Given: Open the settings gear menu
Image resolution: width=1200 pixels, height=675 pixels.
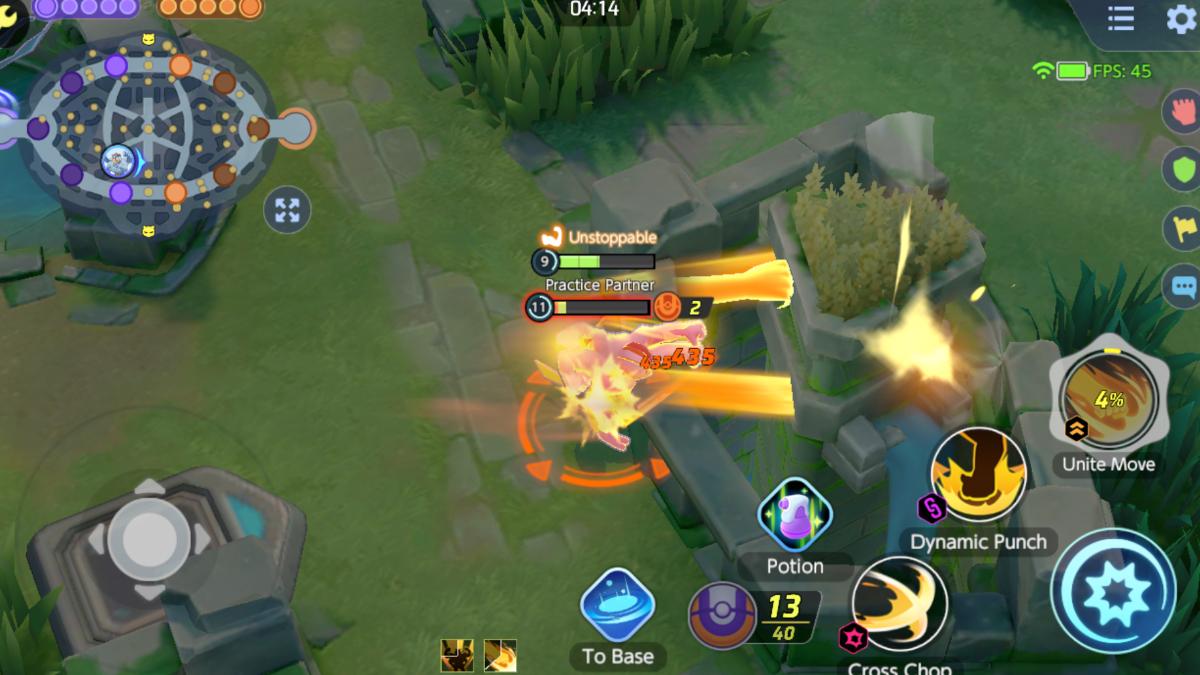Looking at the screenshot, I should 1180,19.
